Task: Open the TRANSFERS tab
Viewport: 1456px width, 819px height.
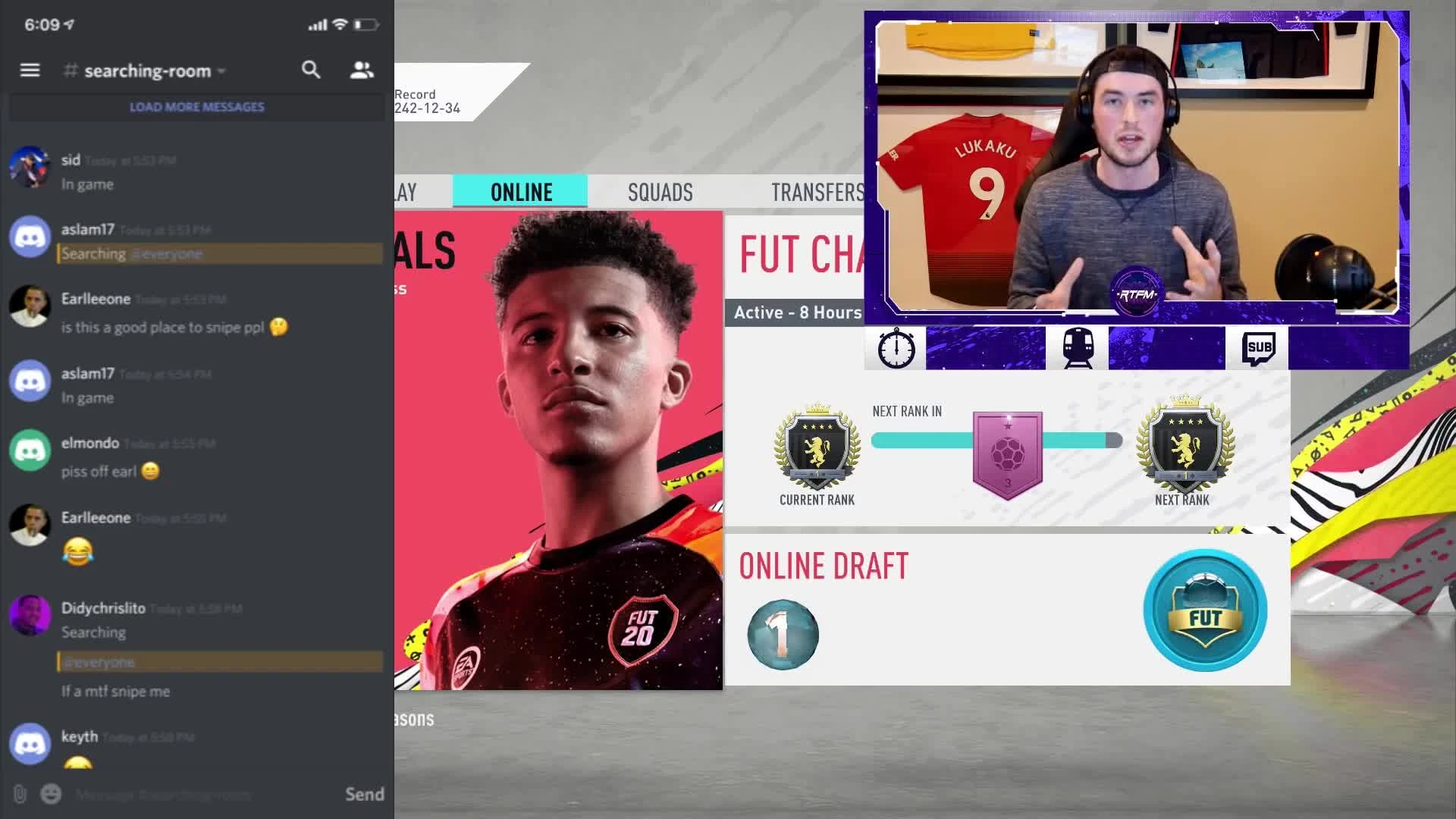Action: click(x=817, y=192)
